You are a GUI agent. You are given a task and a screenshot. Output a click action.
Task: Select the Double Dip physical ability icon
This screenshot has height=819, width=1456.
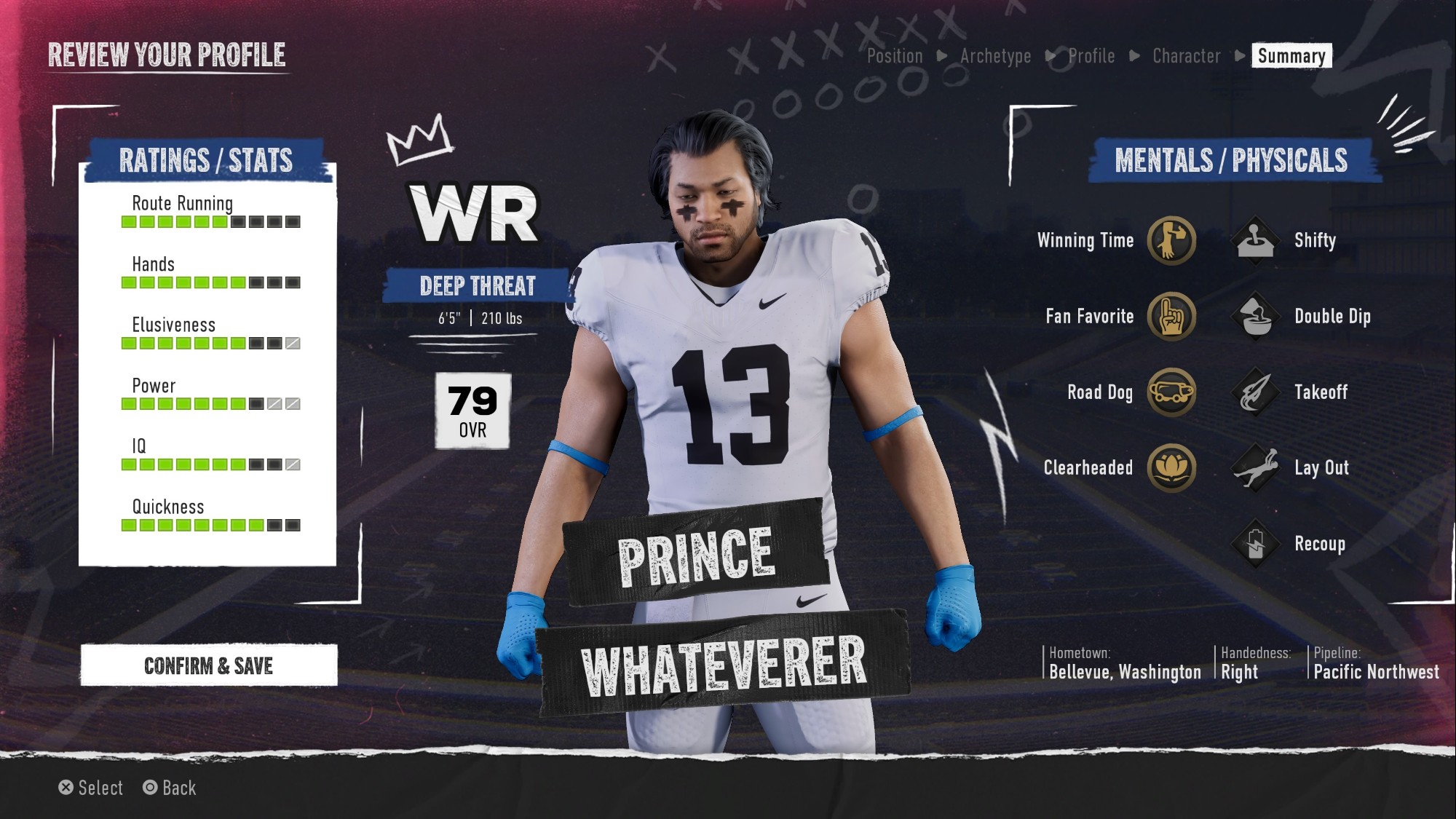(1256, 316)
